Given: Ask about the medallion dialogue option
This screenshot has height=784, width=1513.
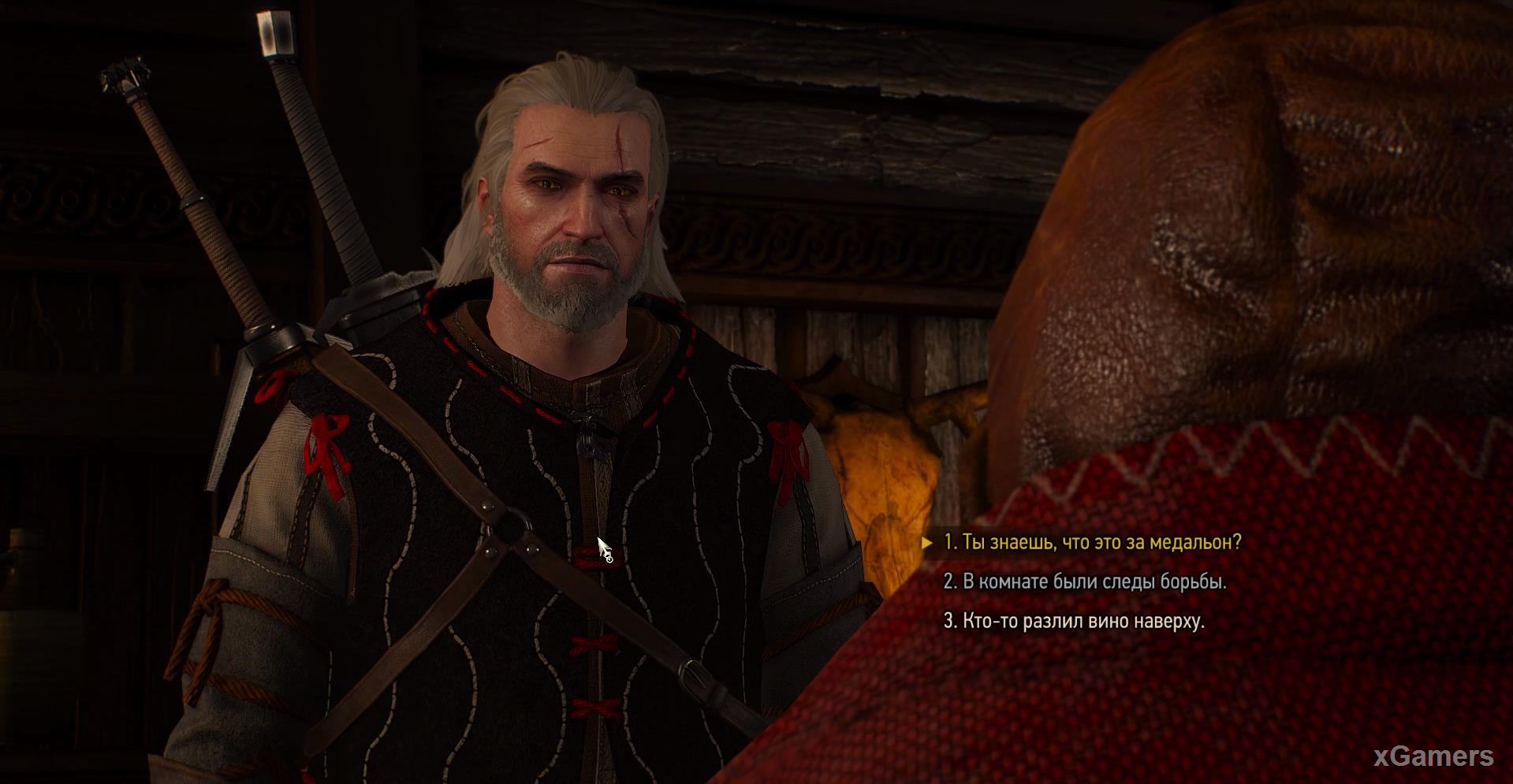Looking at the screenshot, I should (x=1092, y=542).
